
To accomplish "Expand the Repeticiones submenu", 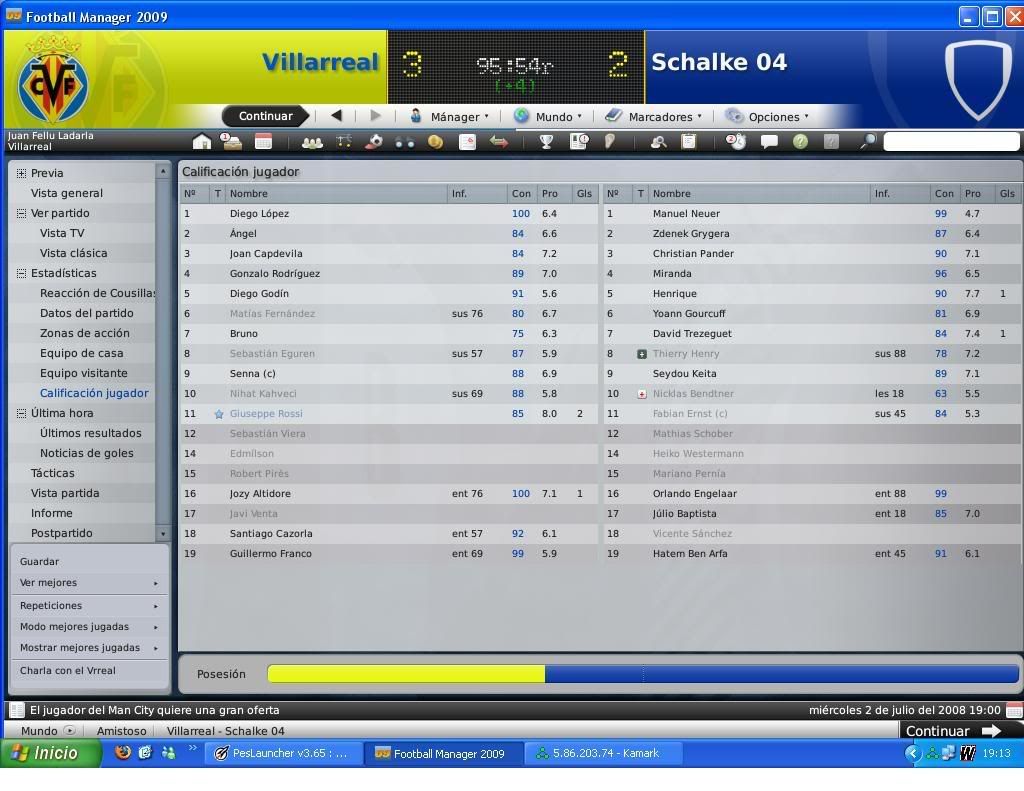I will click(89, 605).
